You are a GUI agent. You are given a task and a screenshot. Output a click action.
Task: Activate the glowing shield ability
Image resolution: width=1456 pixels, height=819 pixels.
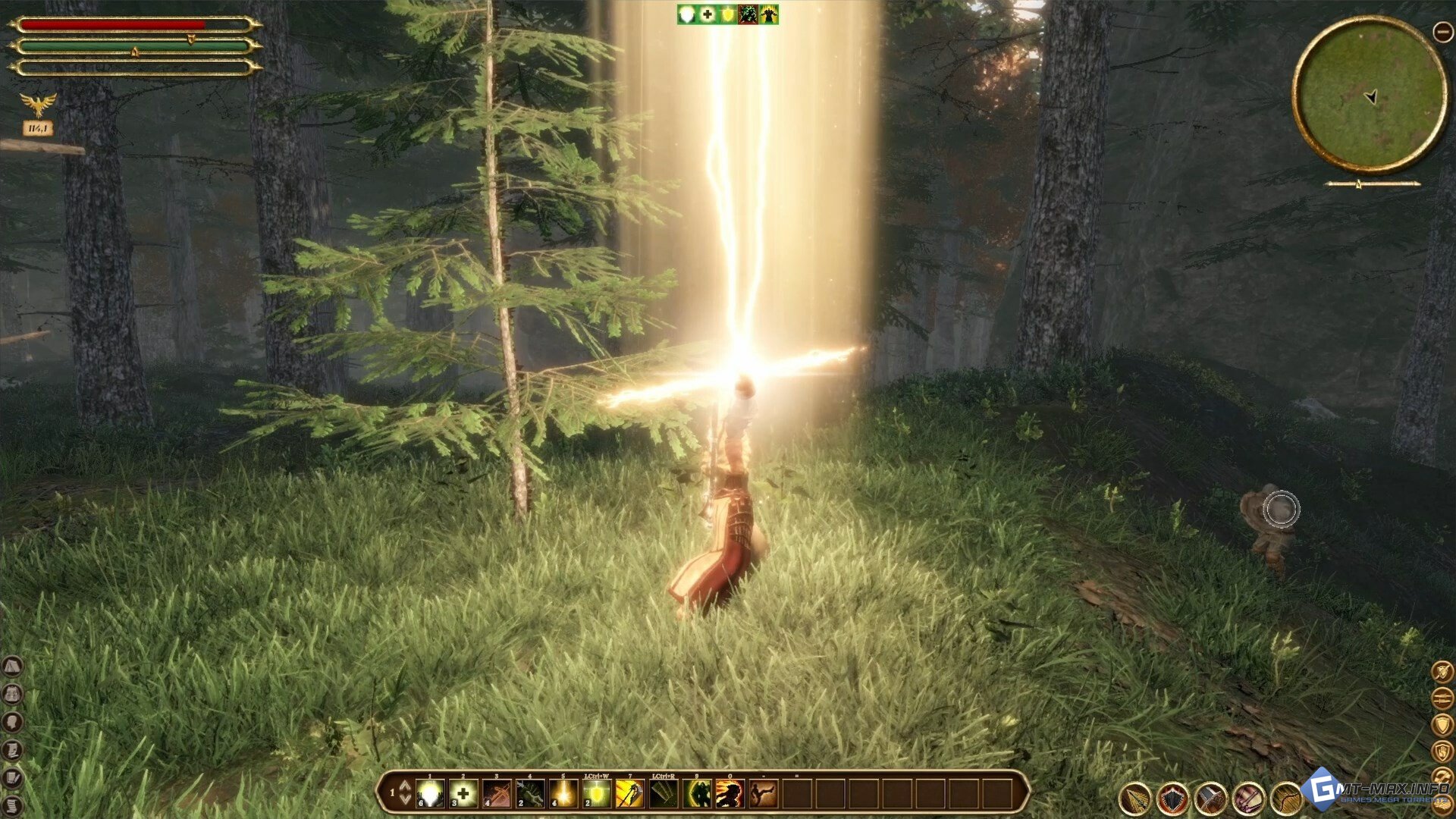point(597,794)
